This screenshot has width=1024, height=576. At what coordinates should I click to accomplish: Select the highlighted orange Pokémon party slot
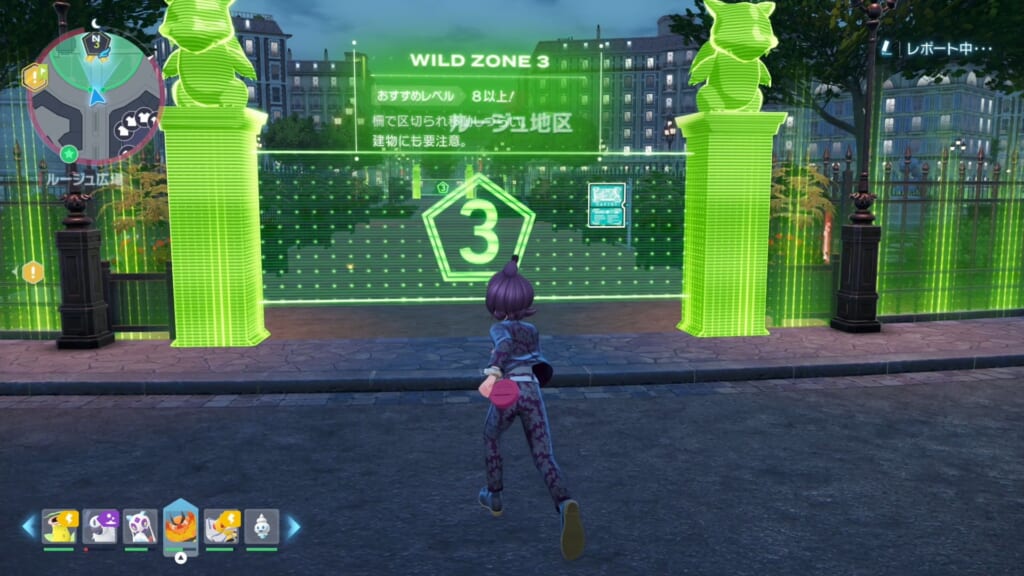point(180,526)
